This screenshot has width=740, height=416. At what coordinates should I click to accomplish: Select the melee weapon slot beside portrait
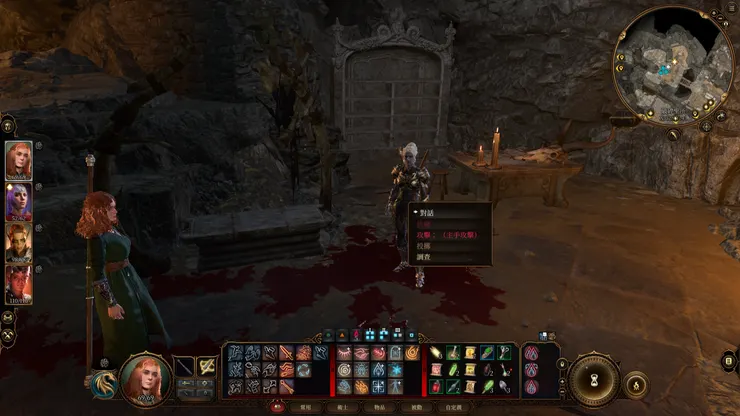pos(184,367)
